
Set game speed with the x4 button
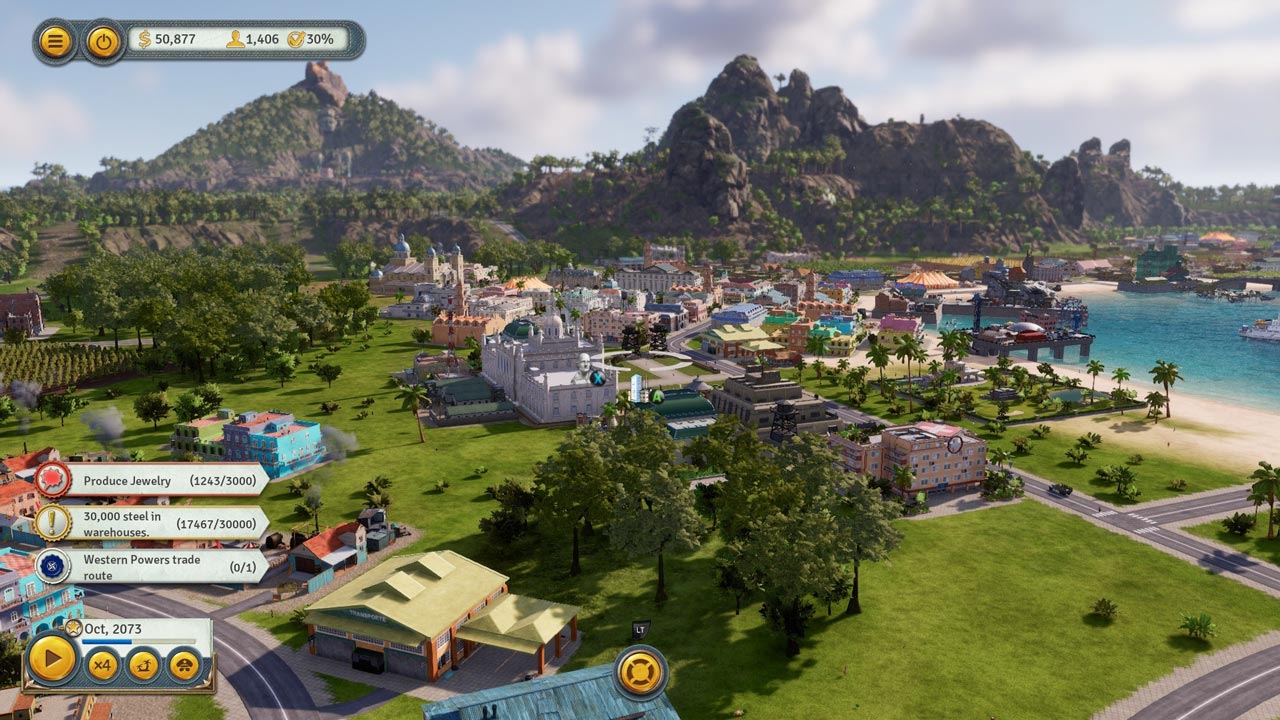[101, 664]
